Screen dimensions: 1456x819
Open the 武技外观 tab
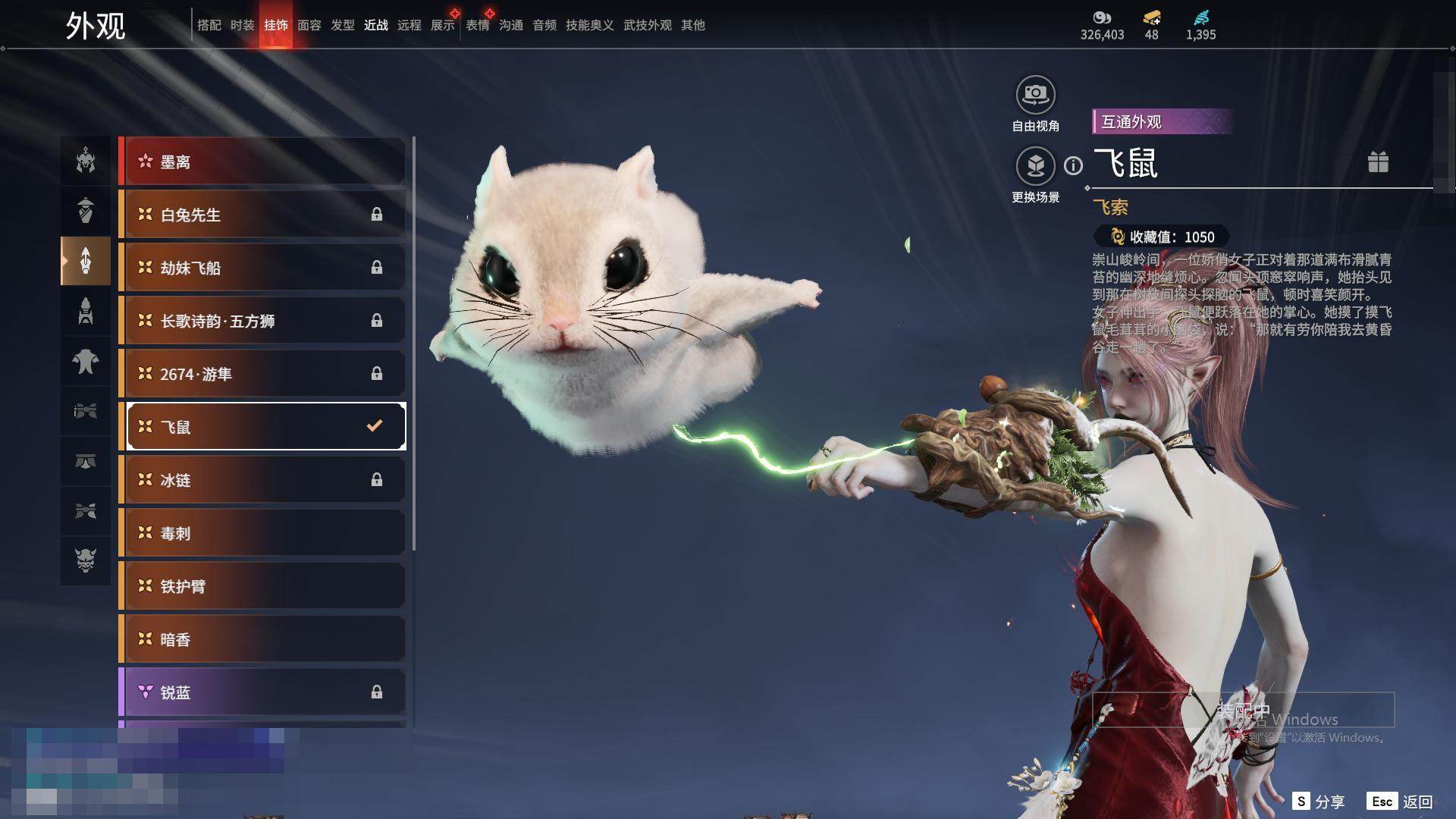pos(647,25)
